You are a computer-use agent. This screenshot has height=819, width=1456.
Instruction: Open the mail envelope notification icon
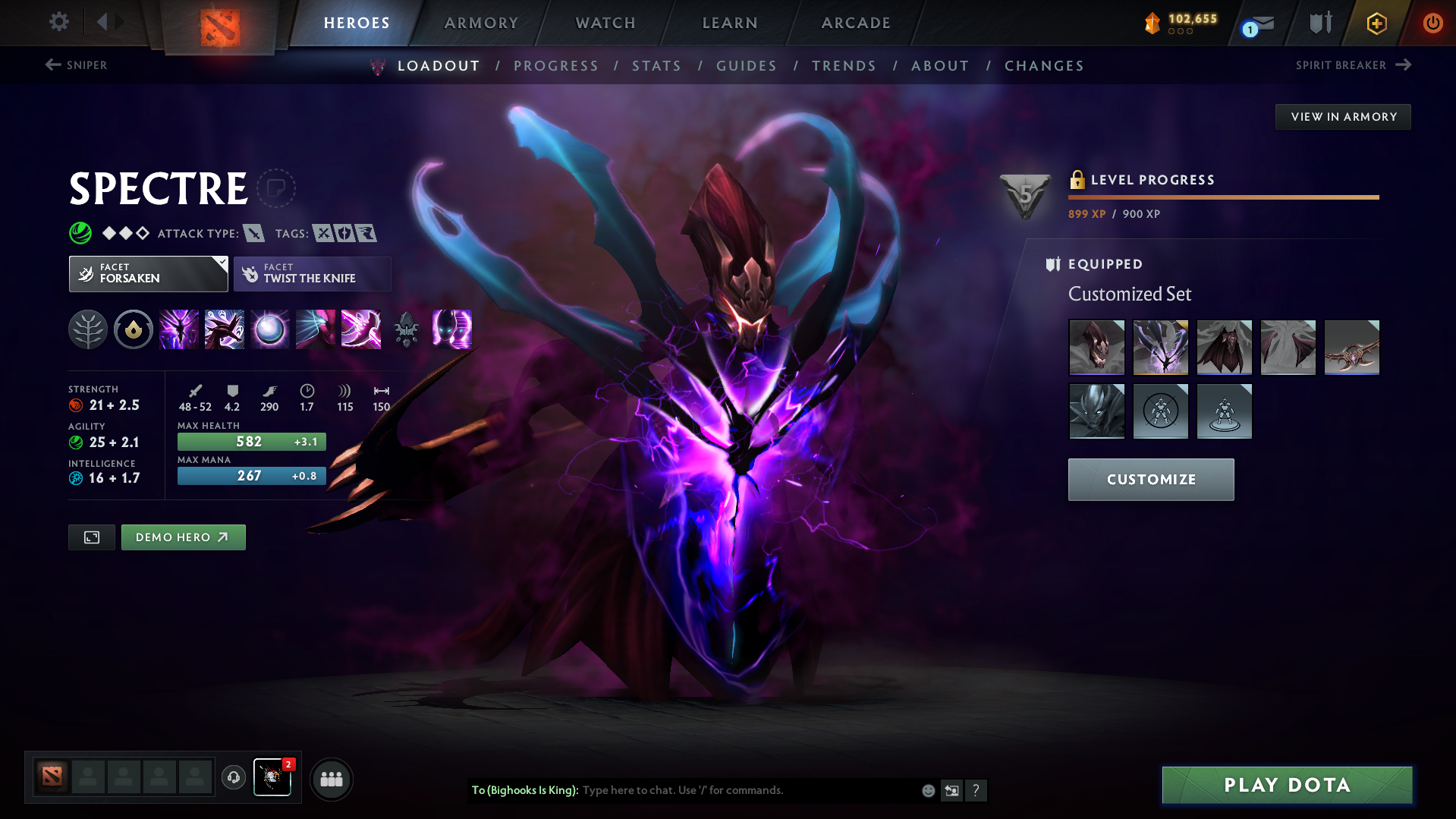tap(1261, 23)
